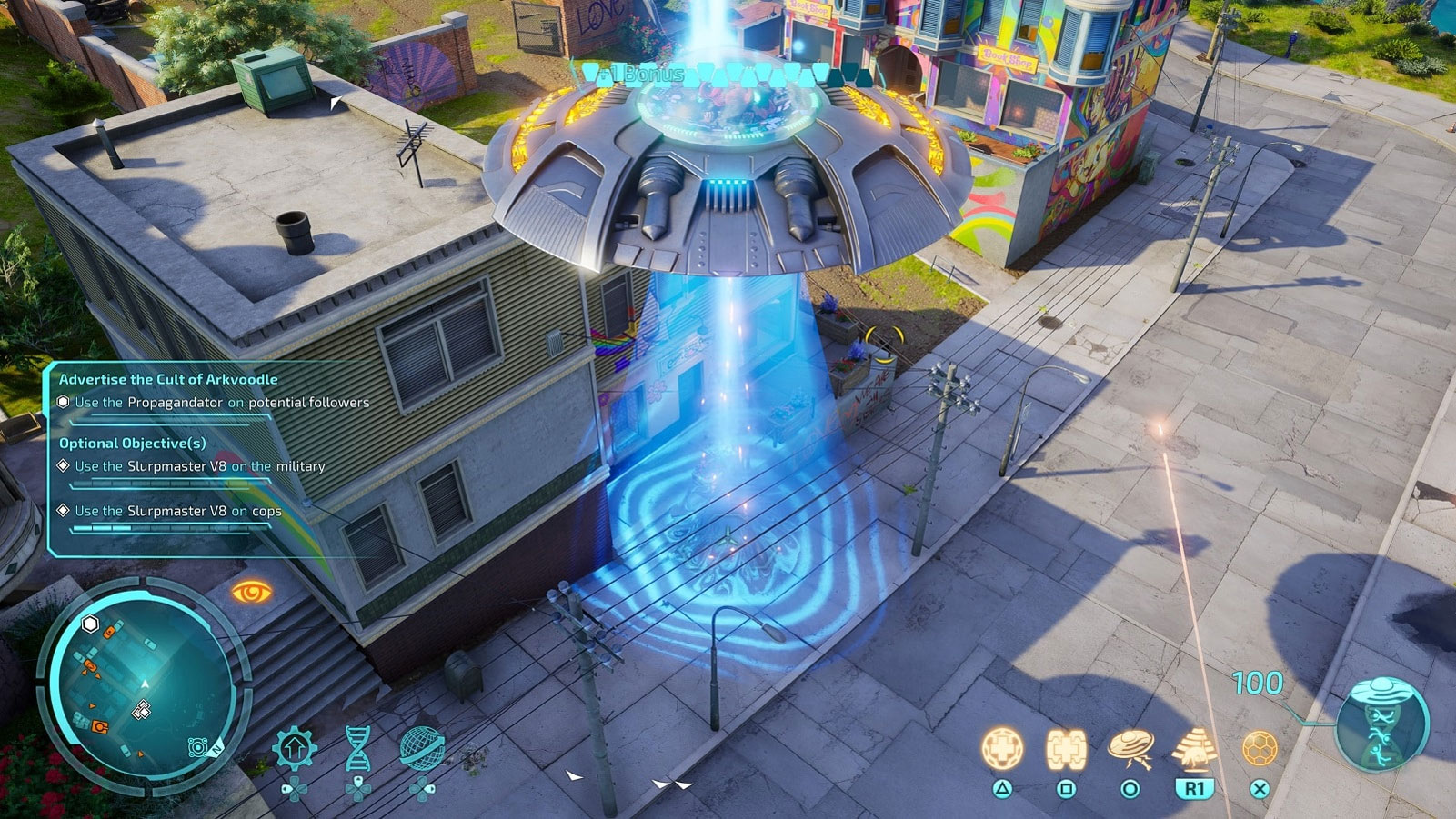Open the DNA gene menu icon
This screenshot has height=819, width=1456.
358,747
